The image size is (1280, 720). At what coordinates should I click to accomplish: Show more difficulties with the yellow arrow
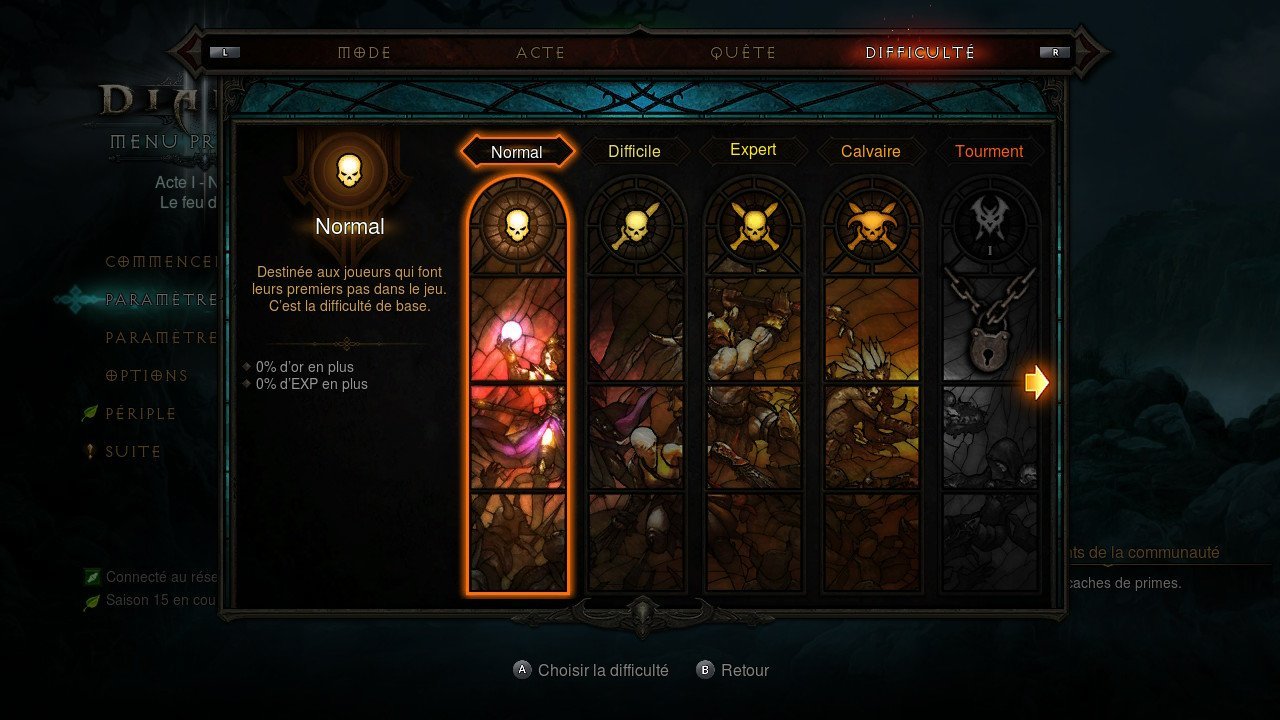1037,381
